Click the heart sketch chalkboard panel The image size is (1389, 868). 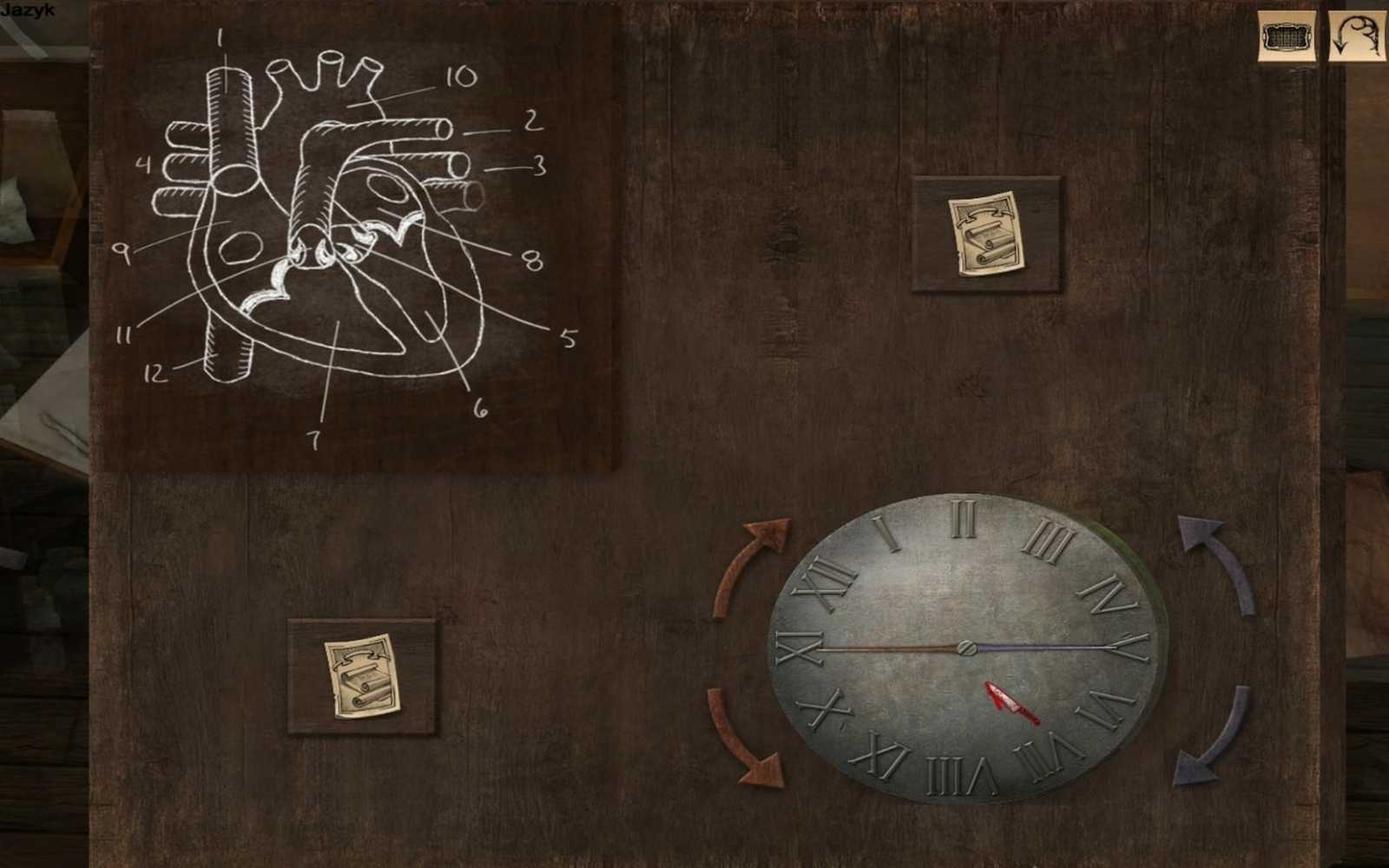click(347, 243)
